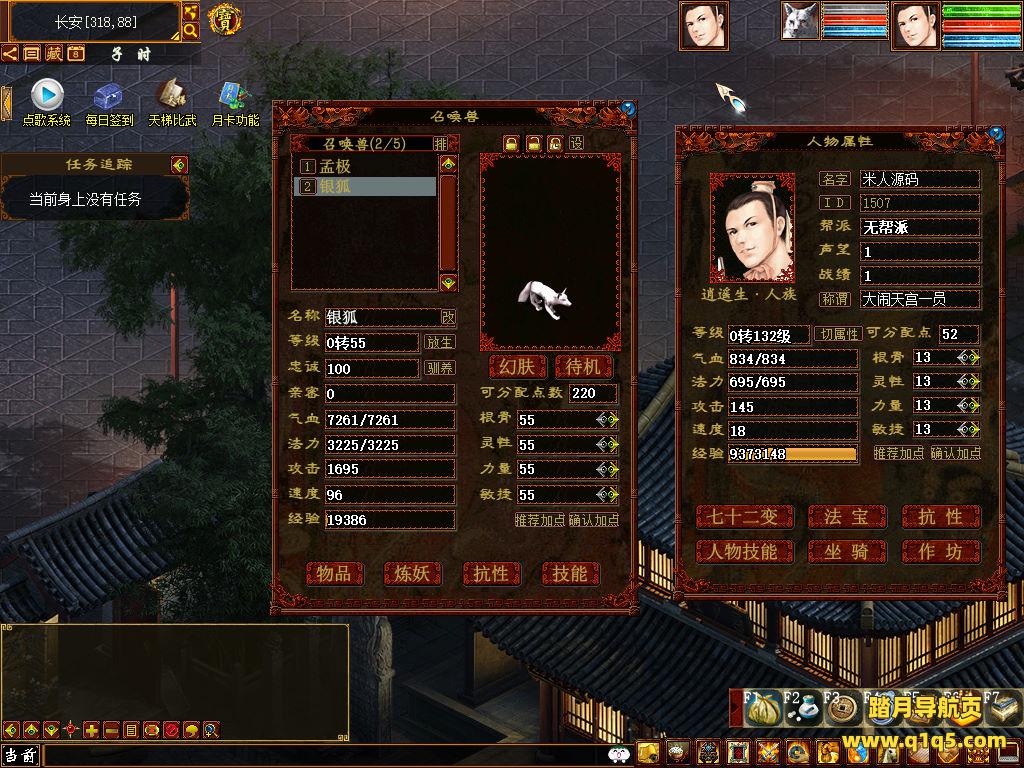Type in the chat input box
This screenshot has height=768, width=1024.
point(320,755)
